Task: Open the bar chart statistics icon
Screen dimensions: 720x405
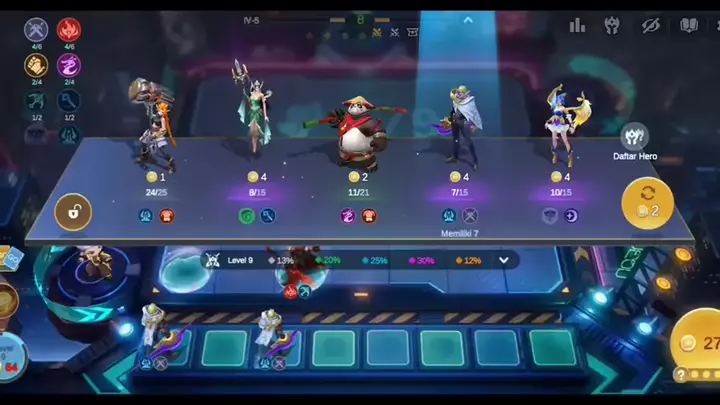Action: click(x=578, y=25)
